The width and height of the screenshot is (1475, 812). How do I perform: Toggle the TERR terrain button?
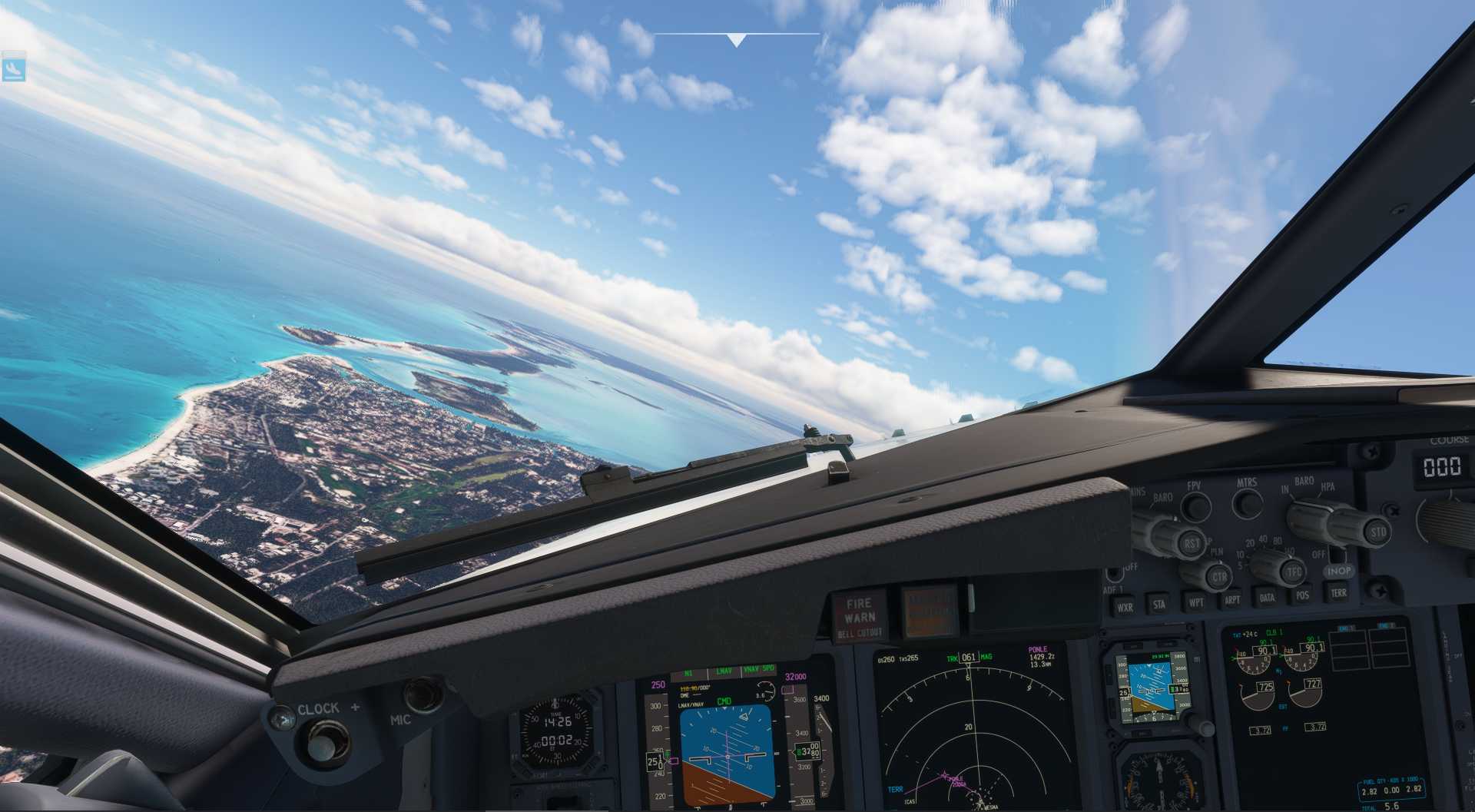click(1338, 592)
